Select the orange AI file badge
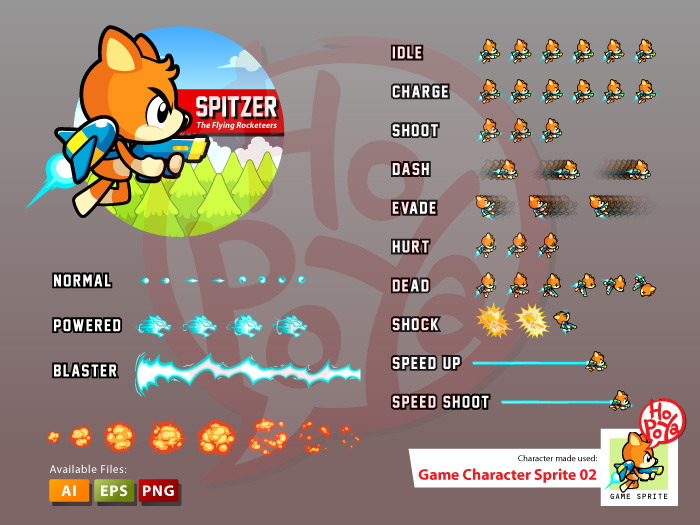Screen dimensions: 700x525 (69, 491)
